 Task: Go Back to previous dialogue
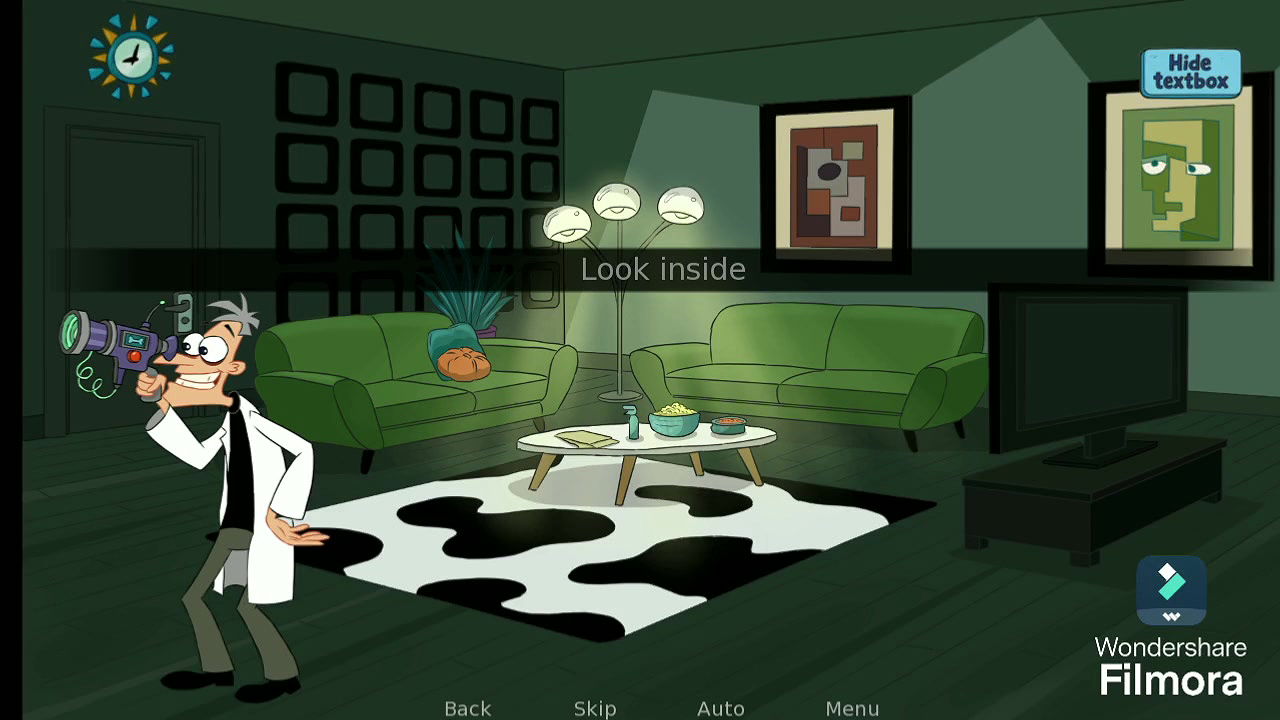(x=467, y=708)
